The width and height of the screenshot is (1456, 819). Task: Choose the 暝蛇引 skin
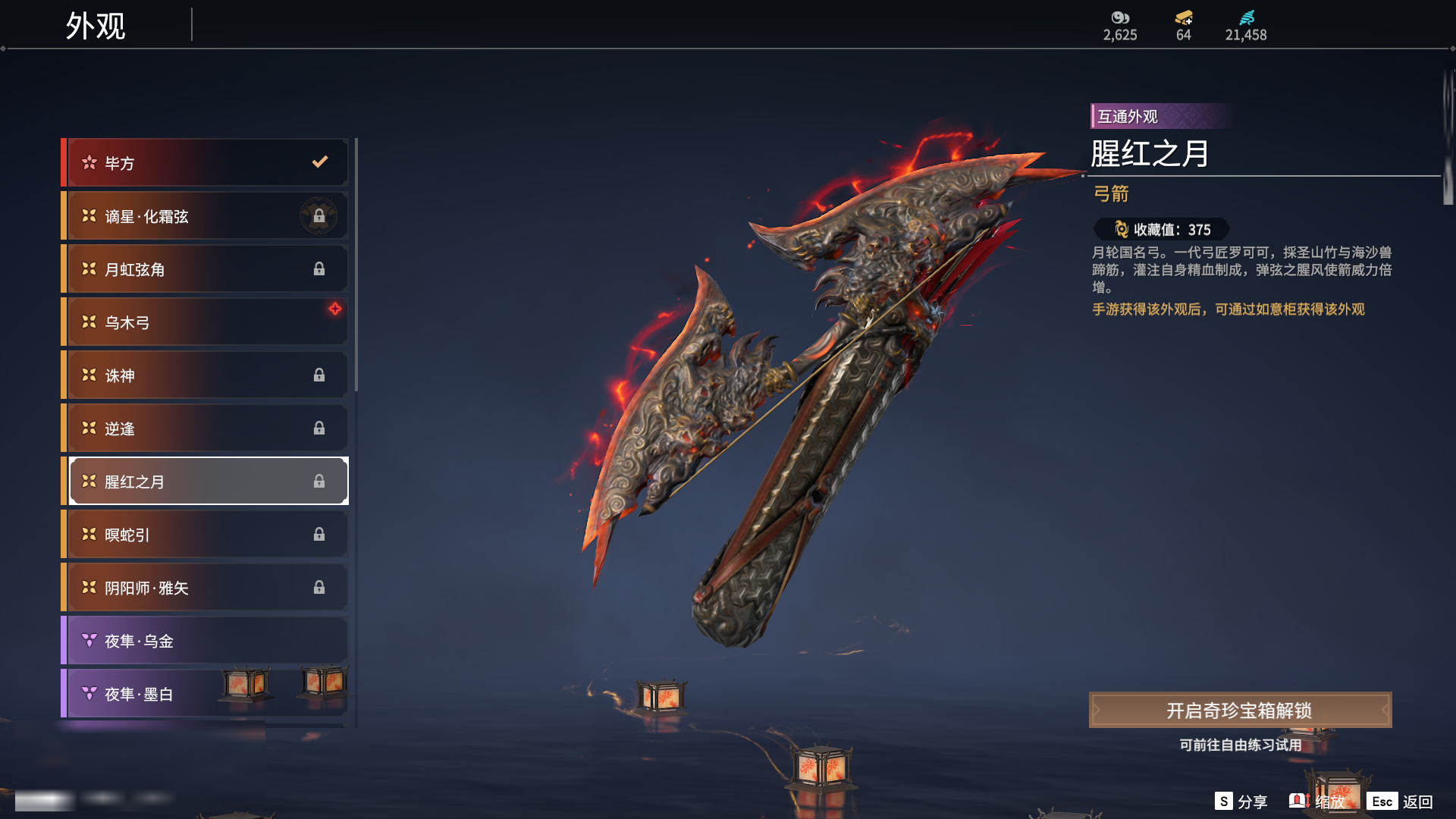[x=205, y=535]
